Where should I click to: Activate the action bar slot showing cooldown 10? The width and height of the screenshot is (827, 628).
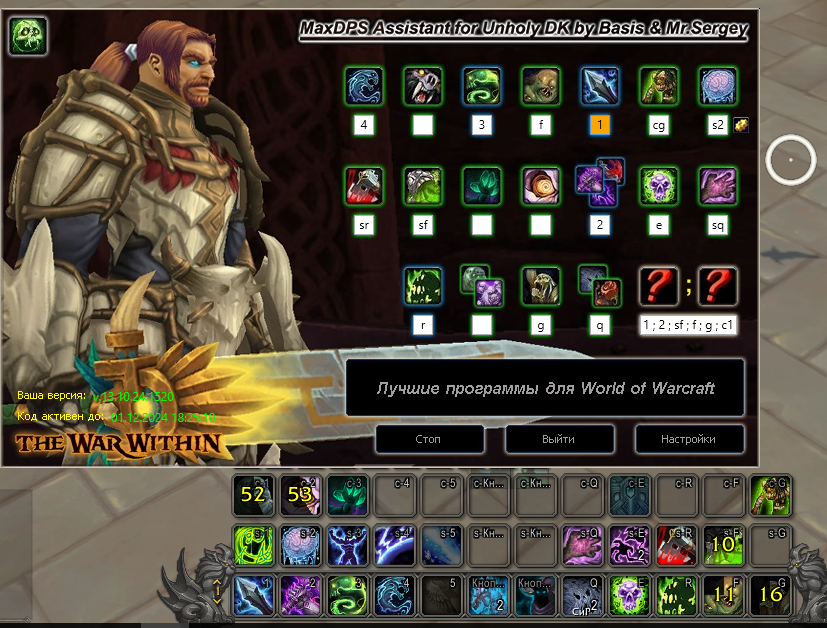click(723, 544)
